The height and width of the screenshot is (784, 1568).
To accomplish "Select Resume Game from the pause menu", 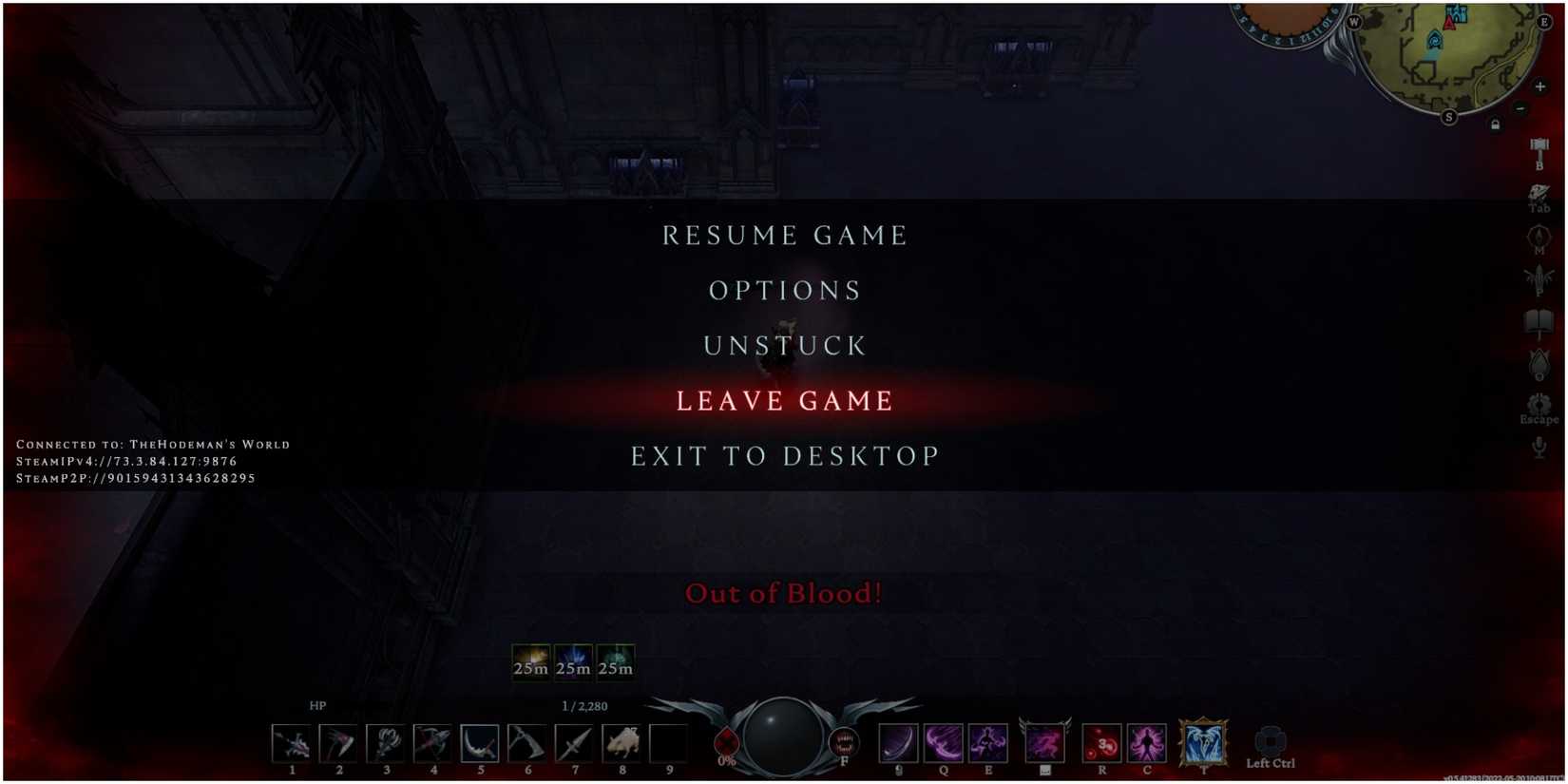I will (783, 235).
